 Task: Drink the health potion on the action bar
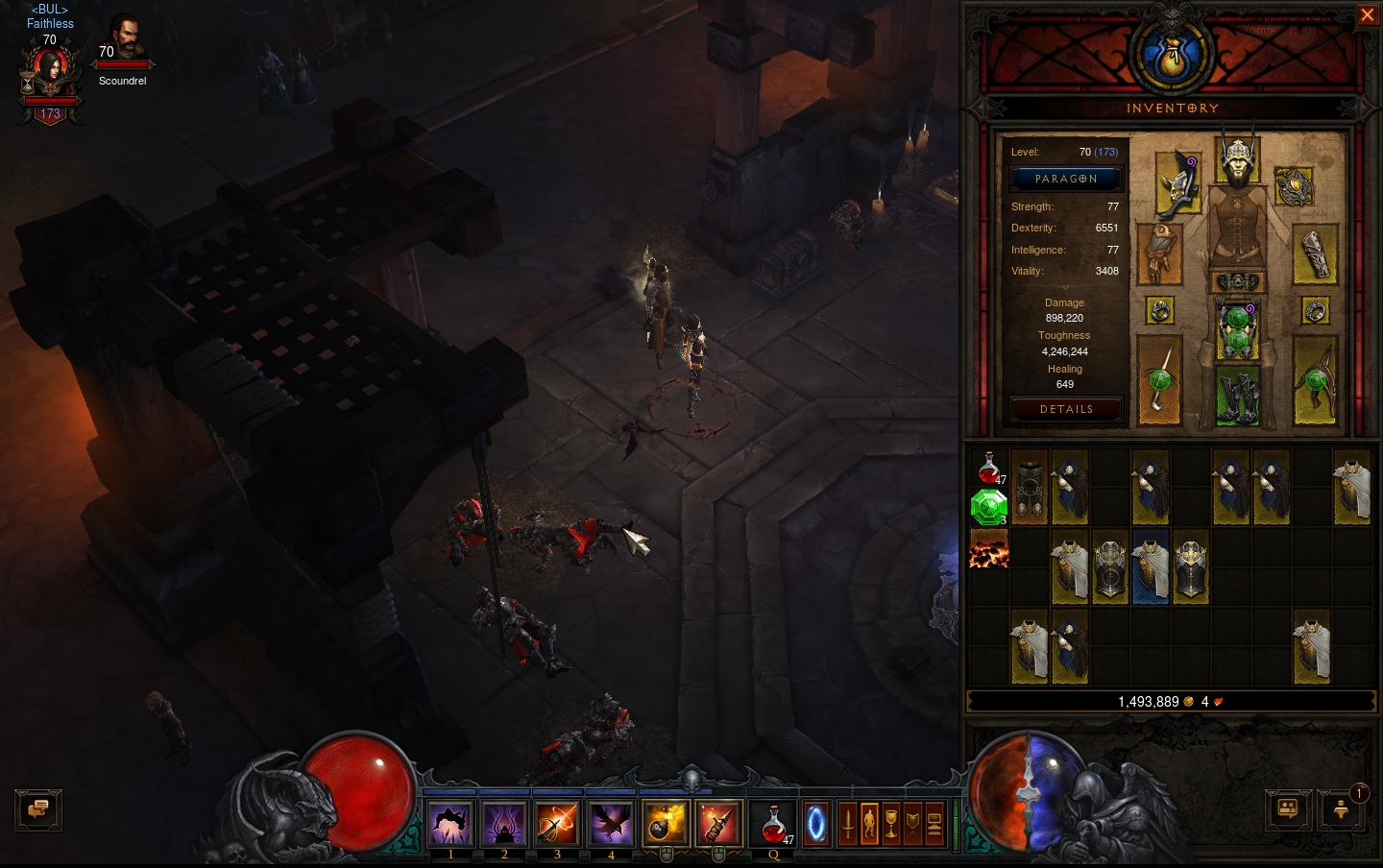click(773, 824)
